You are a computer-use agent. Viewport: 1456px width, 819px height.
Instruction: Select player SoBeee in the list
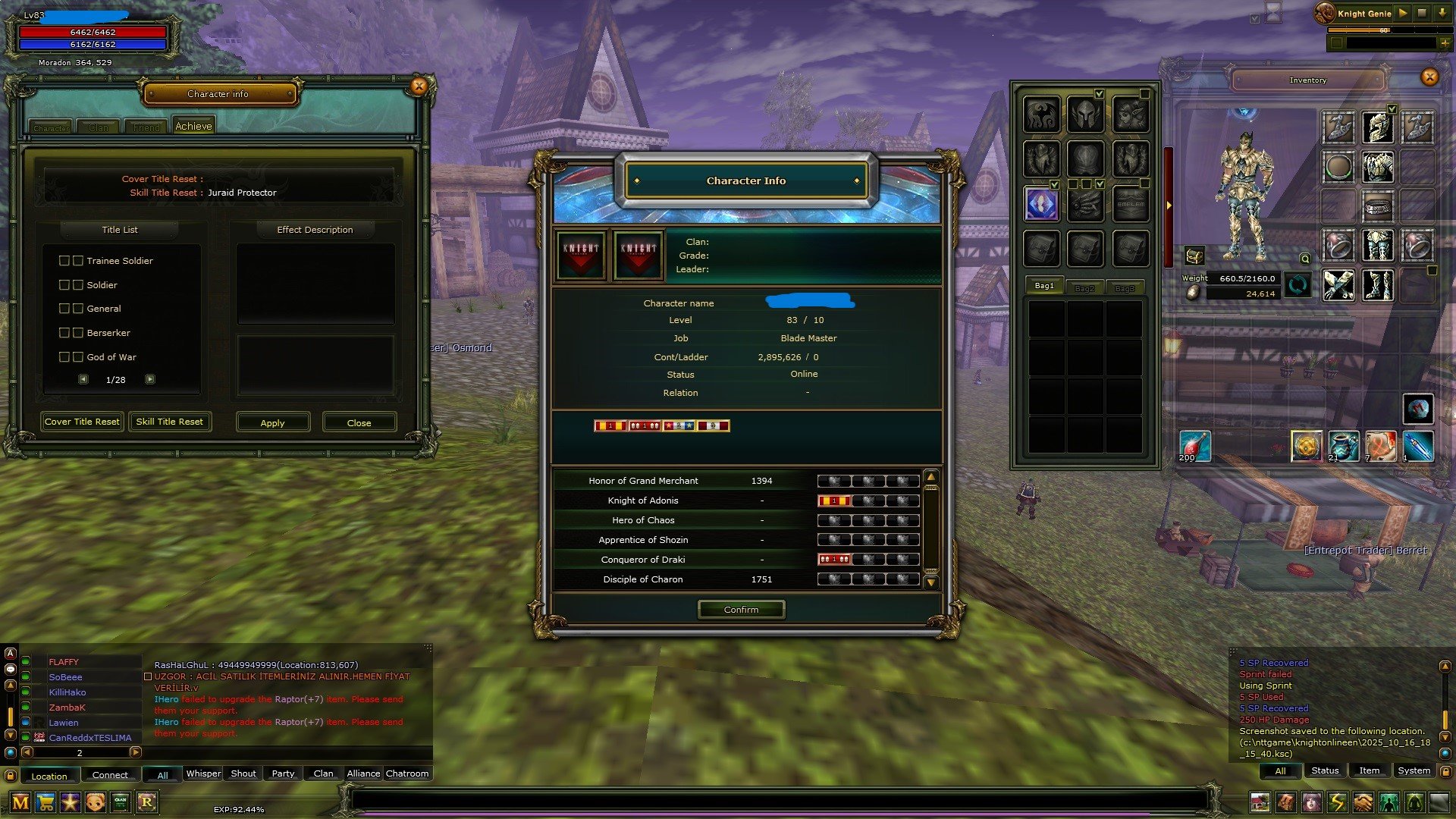pyautogui.click(x=66, y=677)
